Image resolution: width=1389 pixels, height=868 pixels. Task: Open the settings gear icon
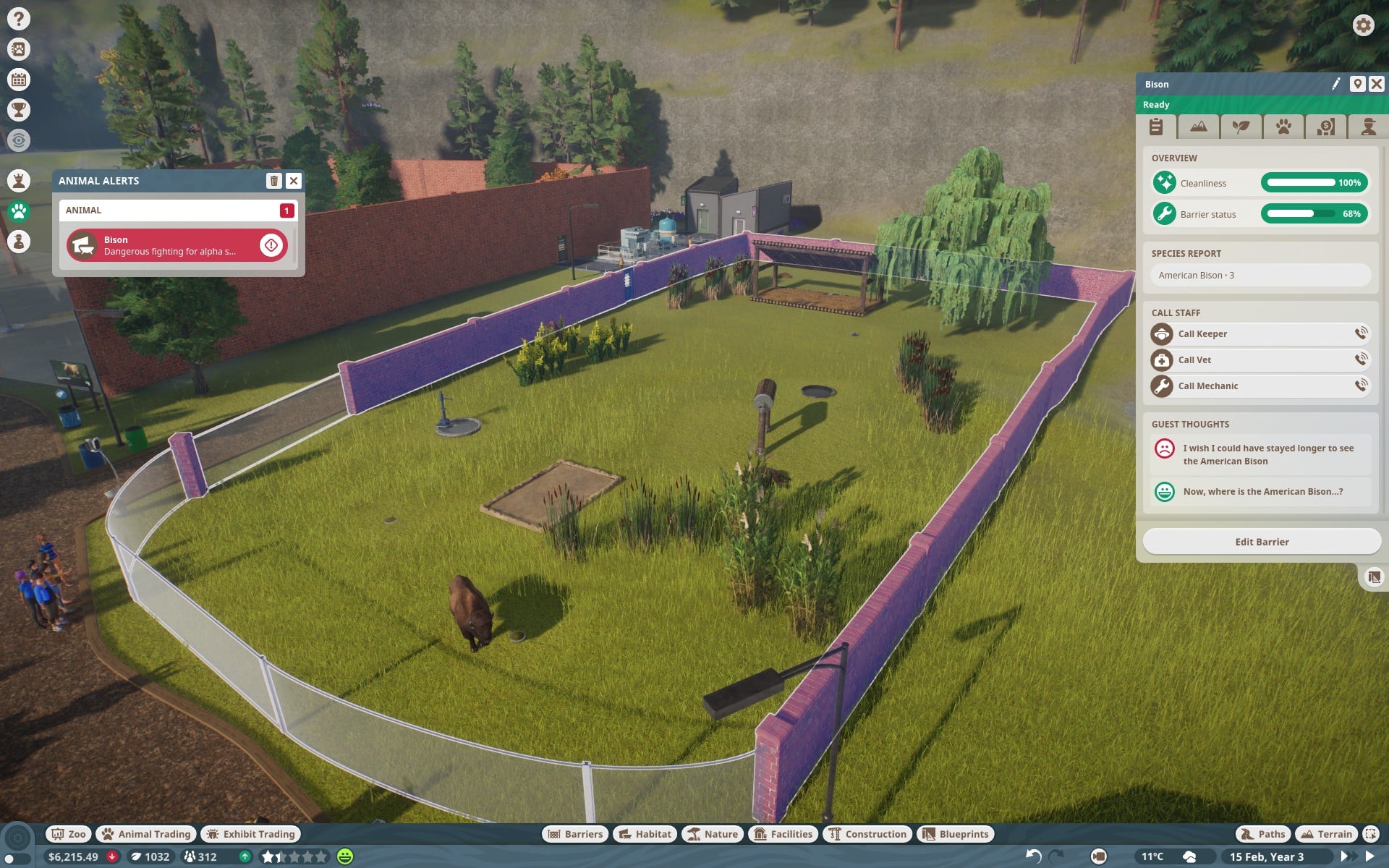[x=1363, y=25]
